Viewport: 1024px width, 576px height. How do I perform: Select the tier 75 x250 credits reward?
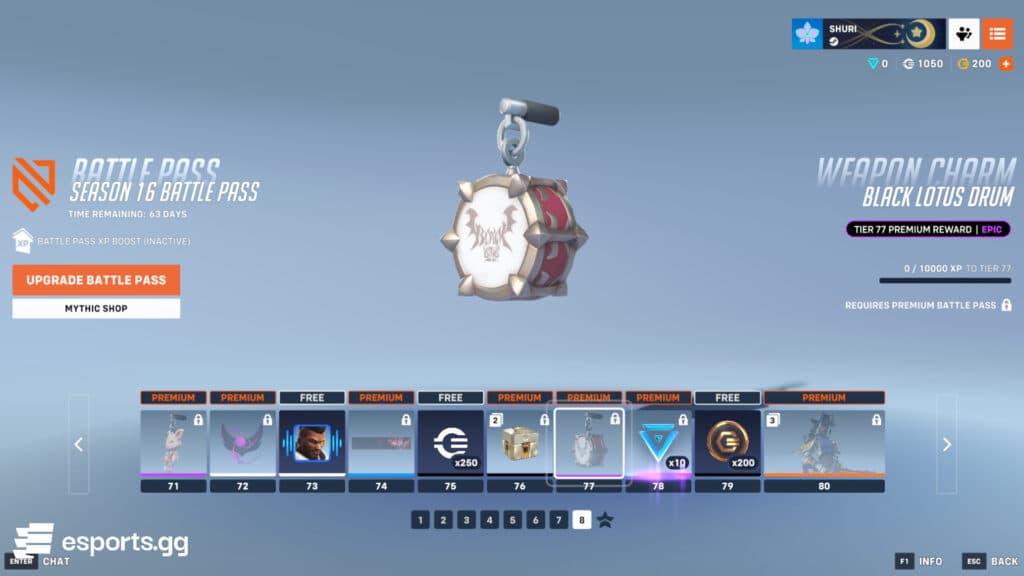pyautogui.click(x=450, y=443)
